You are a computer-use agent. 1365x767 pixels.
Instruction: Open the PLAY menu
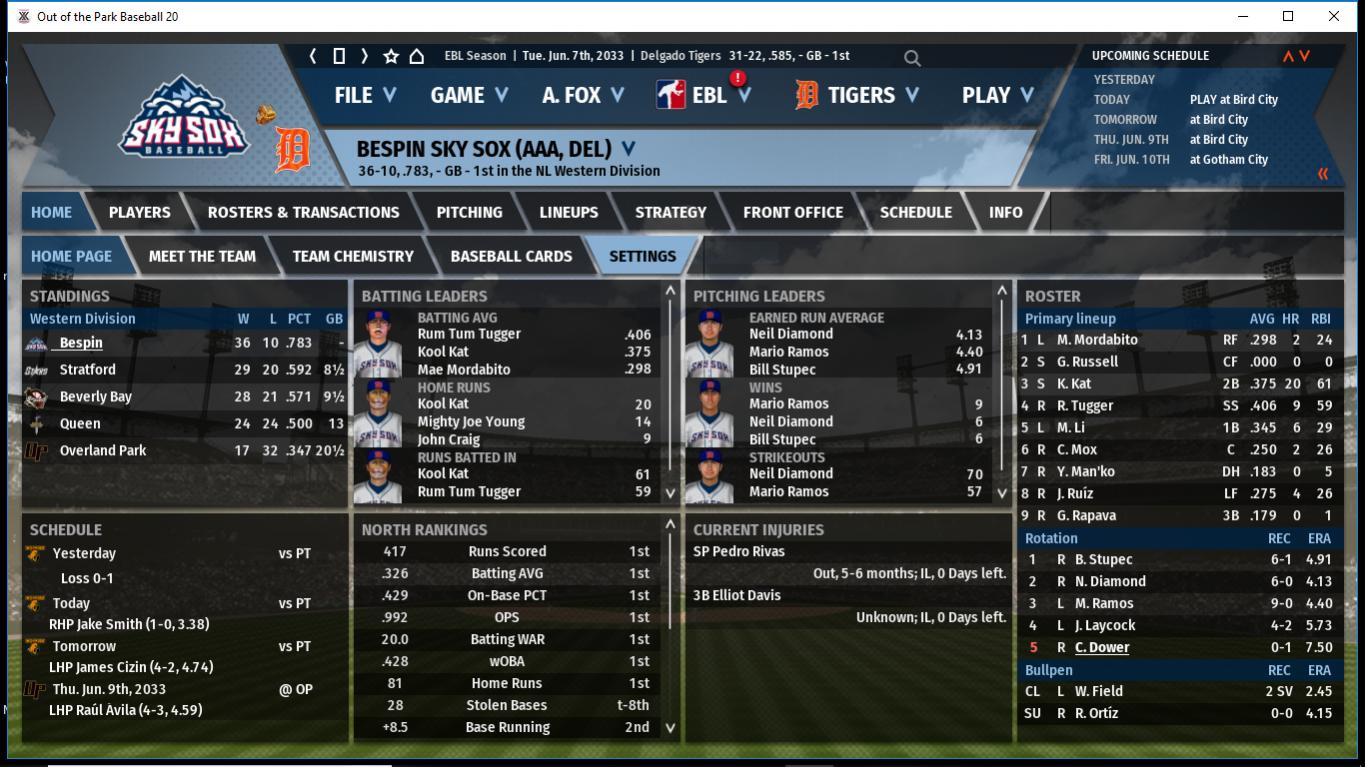996,95
